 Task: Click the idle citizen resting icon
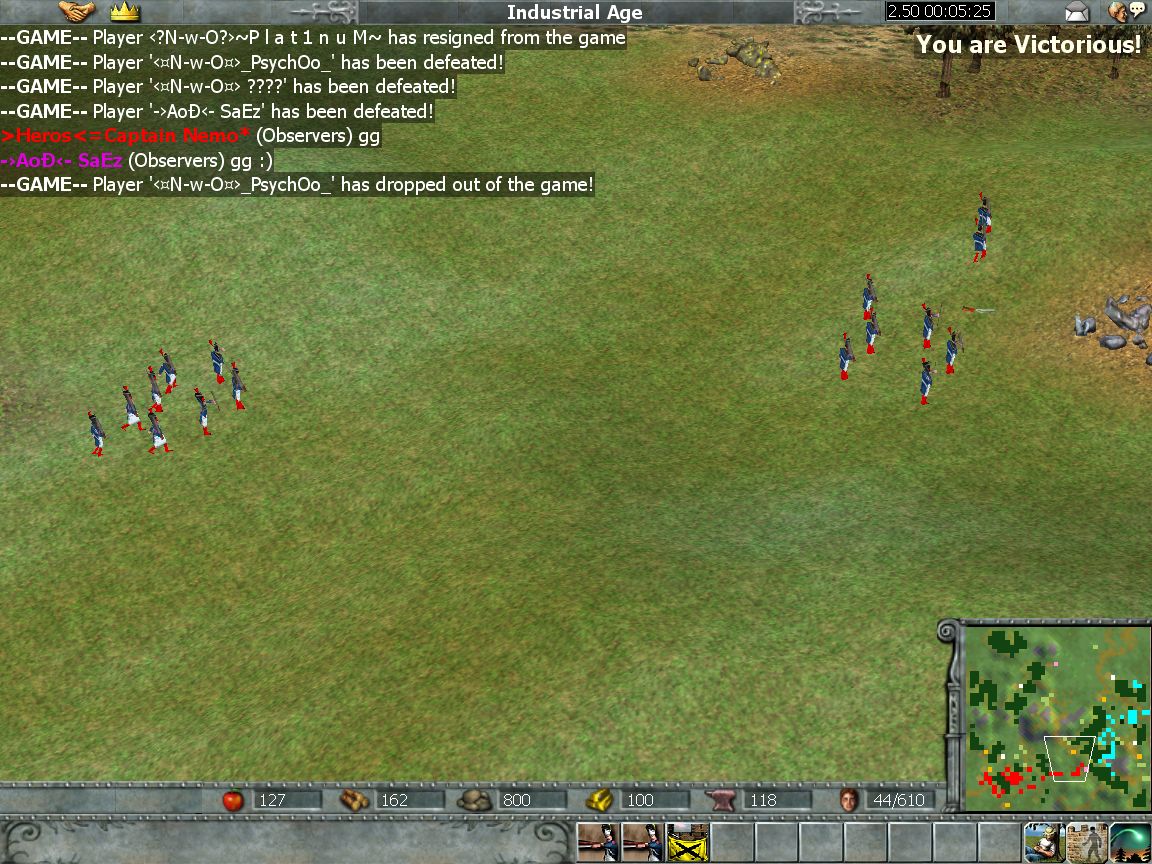tap(1043, 843)
